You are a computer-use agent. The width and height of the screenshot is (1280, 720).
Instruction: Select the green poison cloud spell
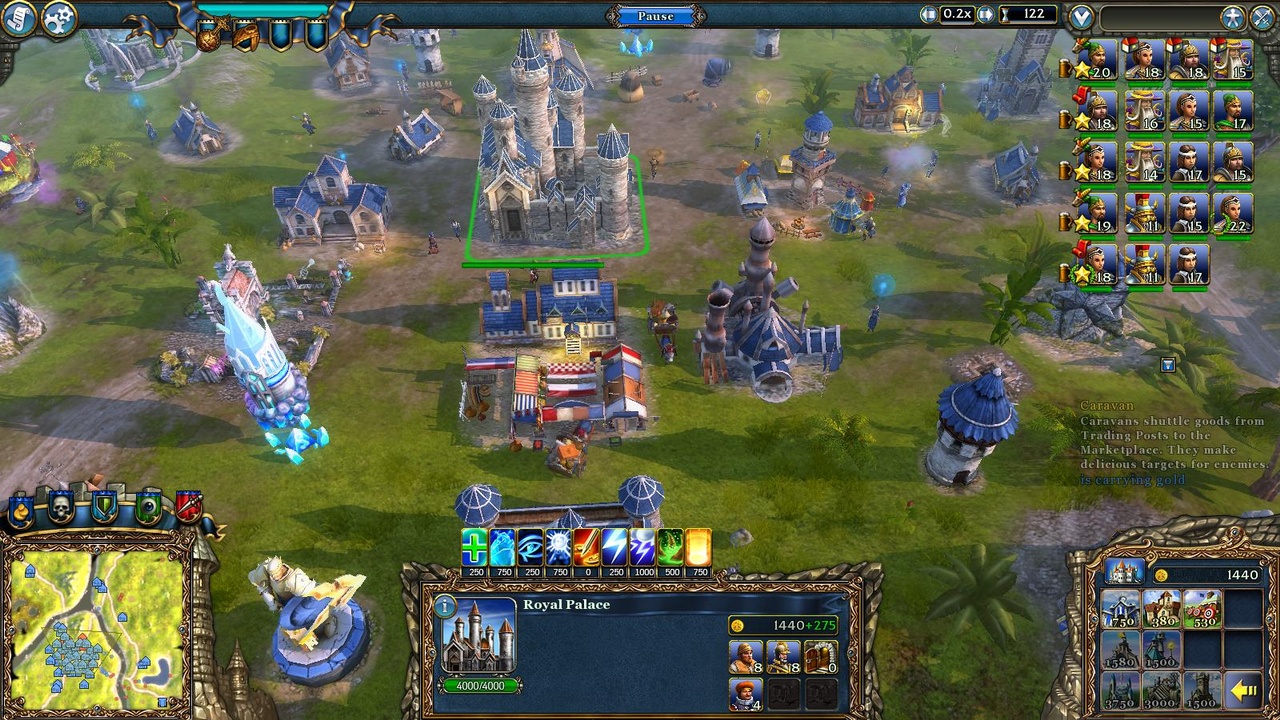pyautogui.click(x=669, y=545)
